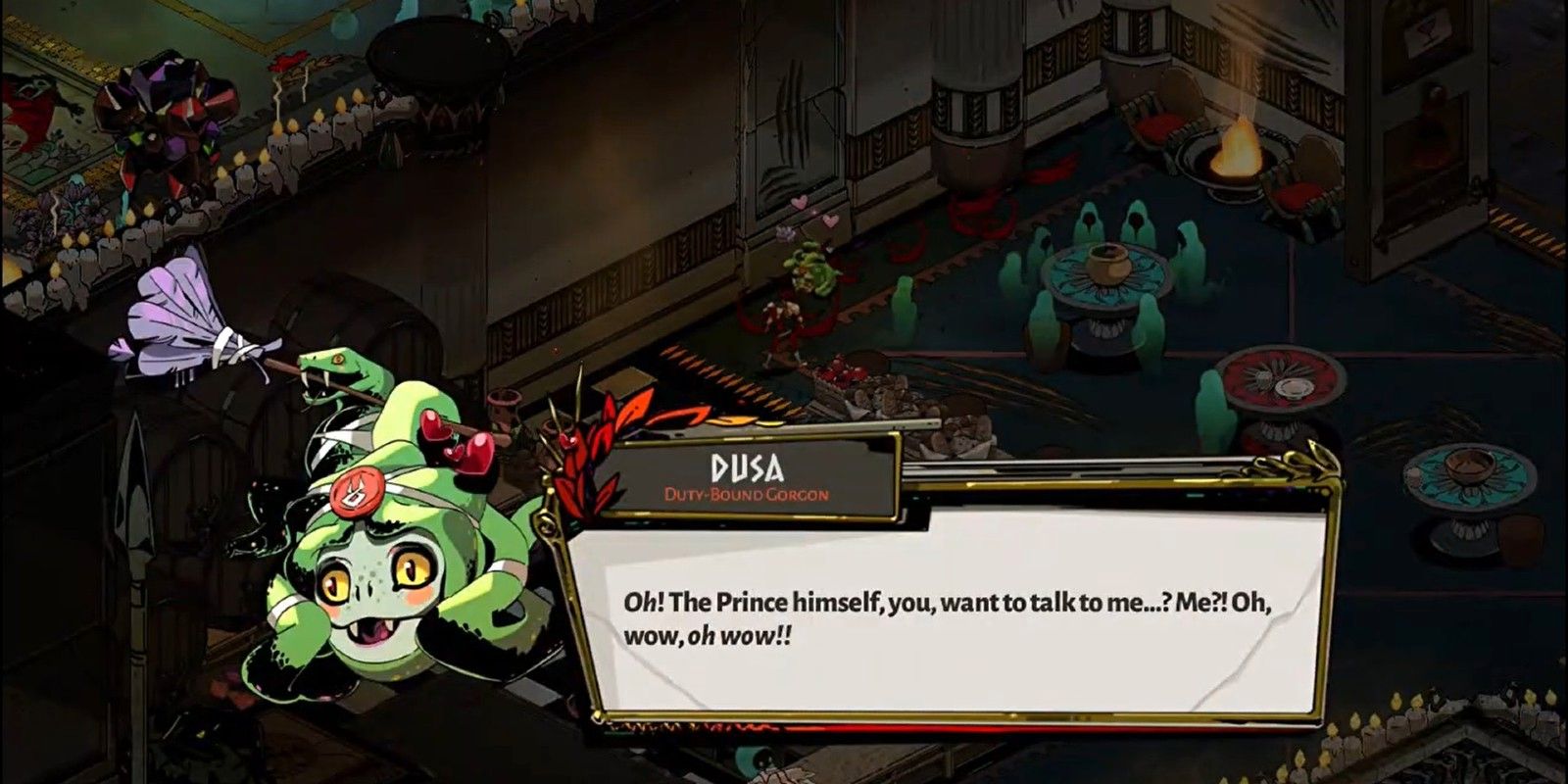Click the urn on the round banquet table

coord(1108,260)
